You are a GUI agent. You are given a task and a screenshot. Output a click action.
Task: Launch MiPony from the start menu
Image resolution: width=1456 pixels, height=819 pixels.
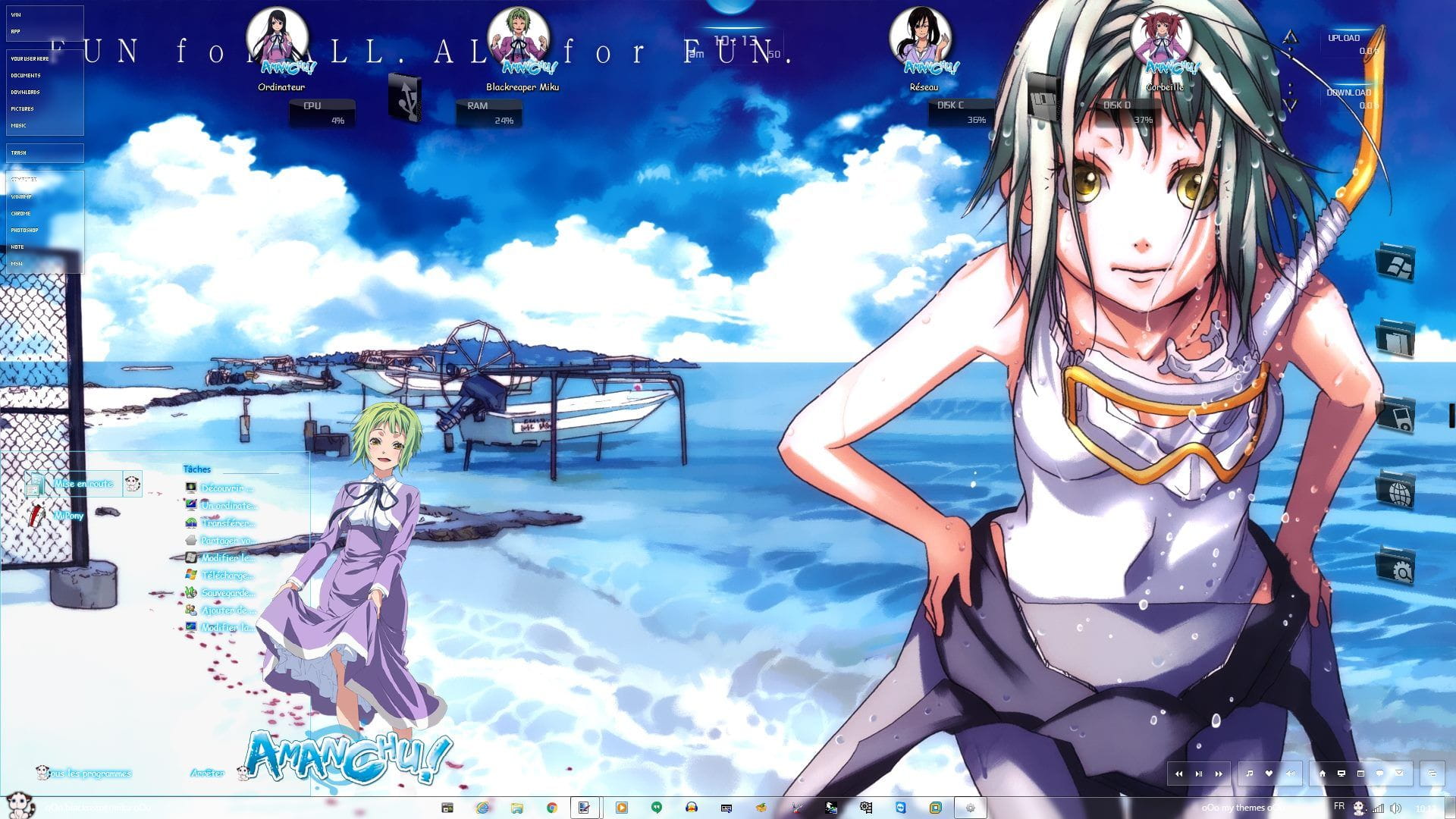point(68,516)
